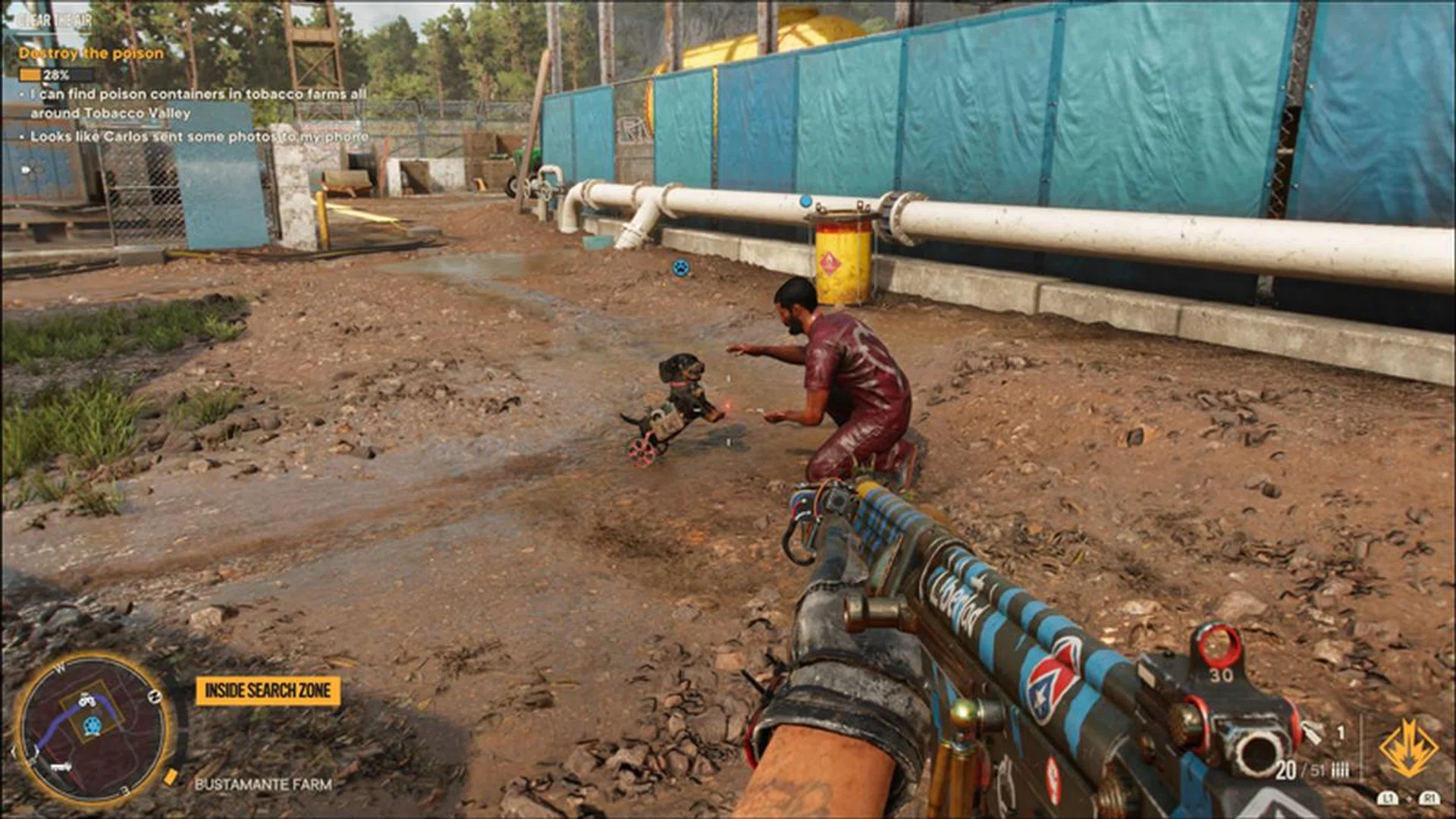Click the throwable item icon beside the ammo count
This screenshot has width=1456, height=819.
tap(1313, 732)
